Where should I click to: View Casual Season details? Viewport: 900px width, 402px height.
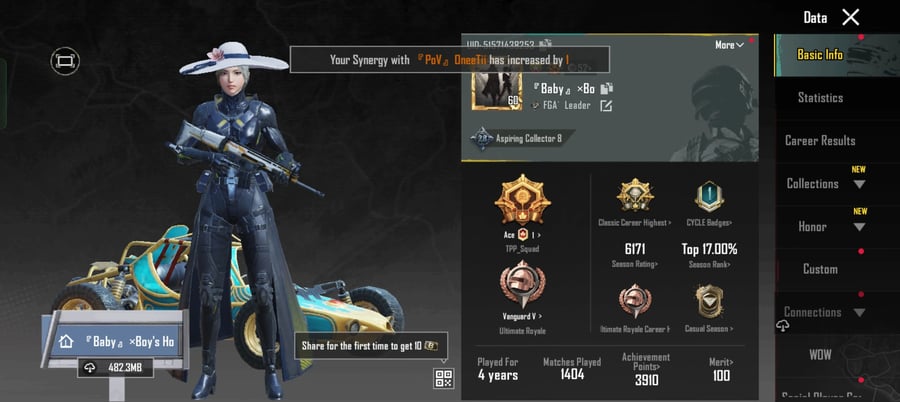(x=710, y=303)
